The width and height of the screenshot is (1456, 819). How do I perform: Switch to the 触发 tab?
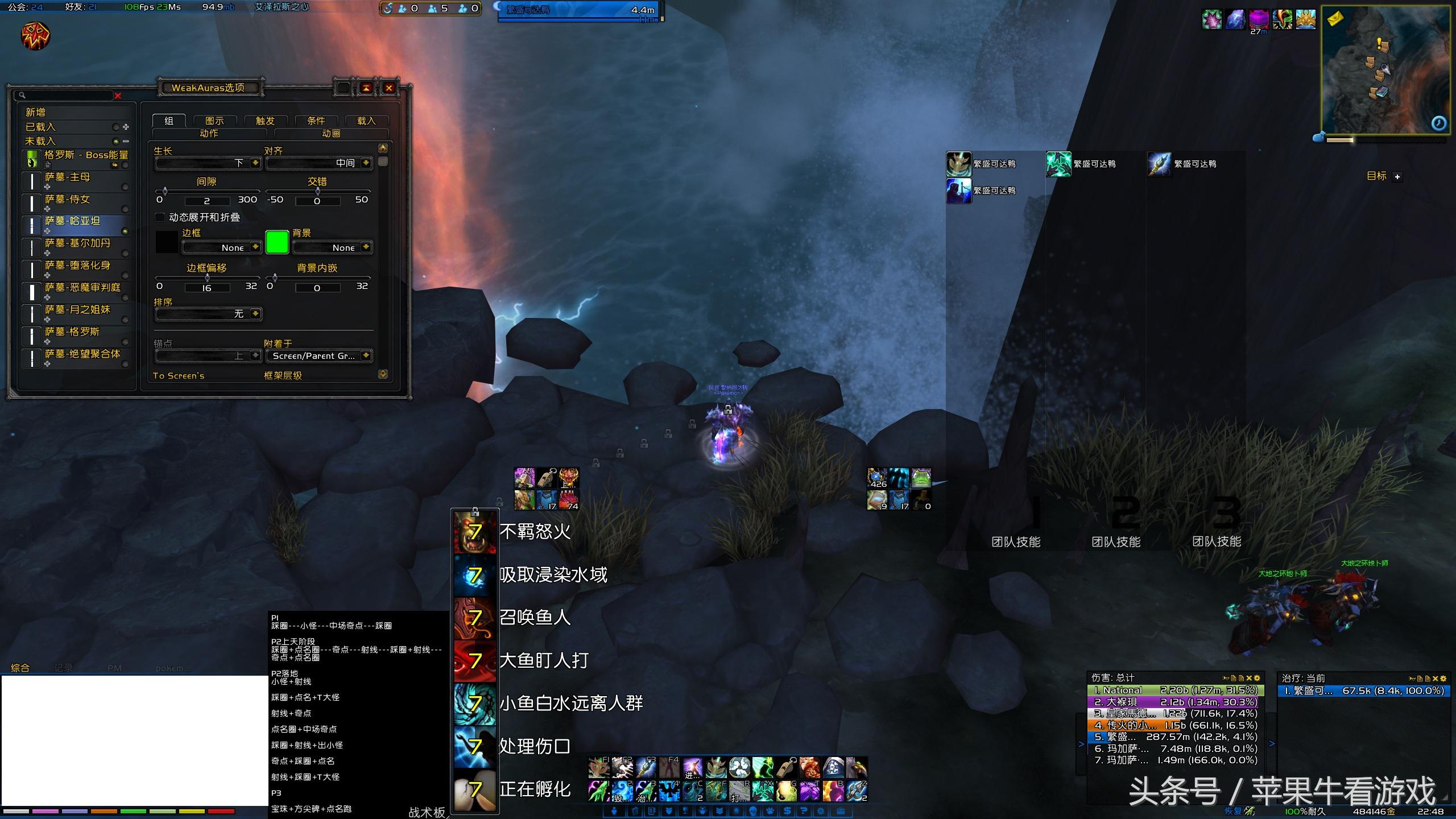(265, 121)
